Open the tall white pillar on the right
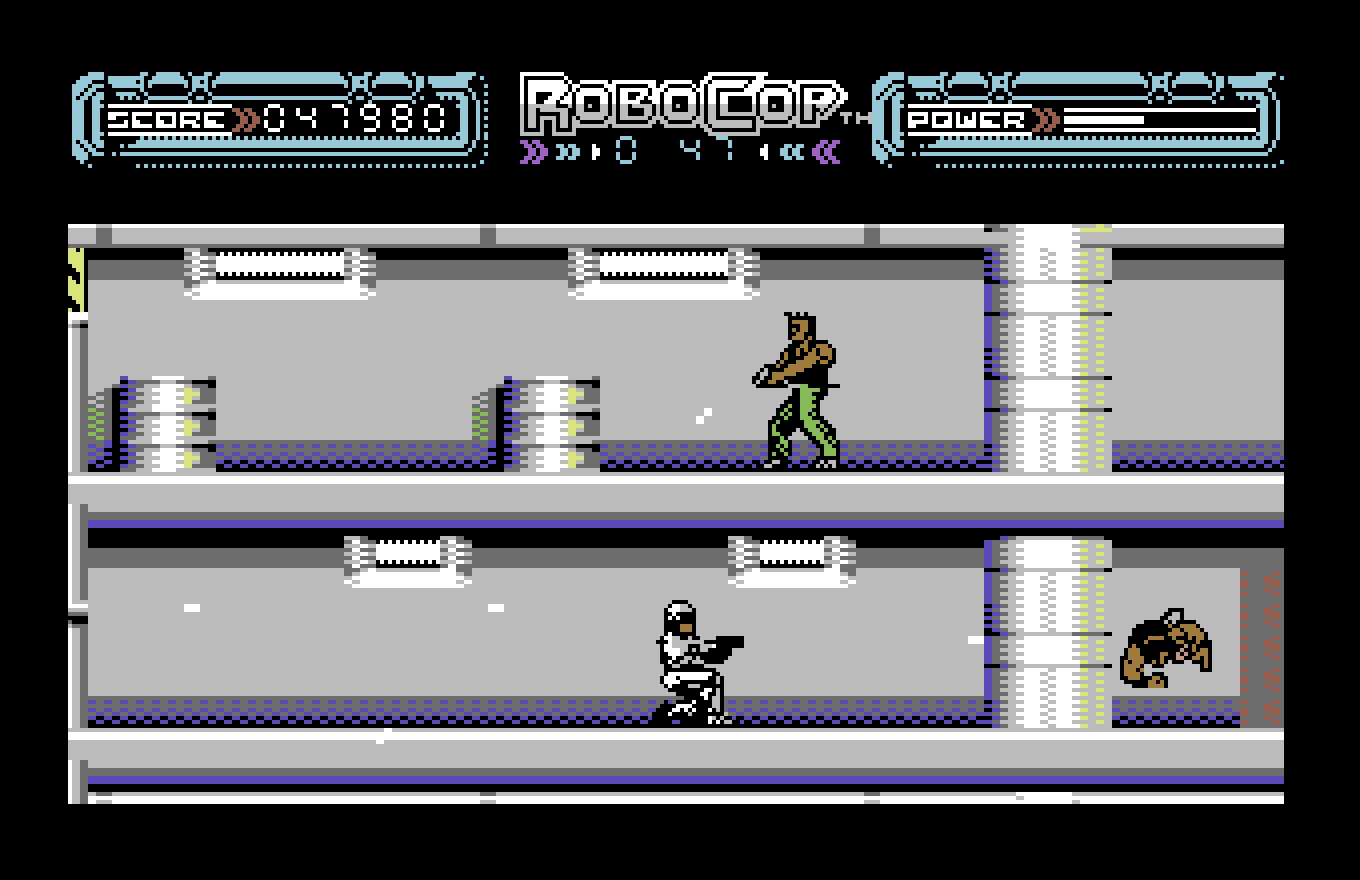Viewport: 1360px width, 880px height. coord(1045,350)
